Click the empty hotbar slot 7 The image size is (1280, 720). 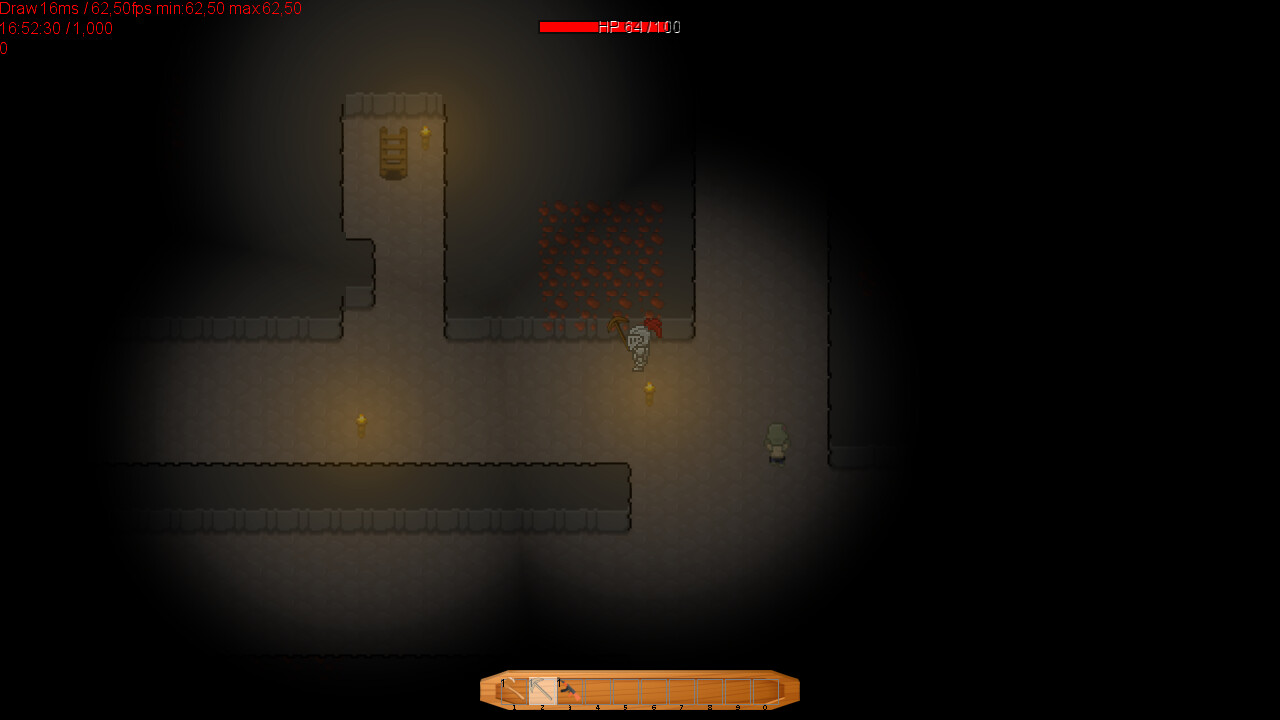pyautogui.click(x=683, y=690)
